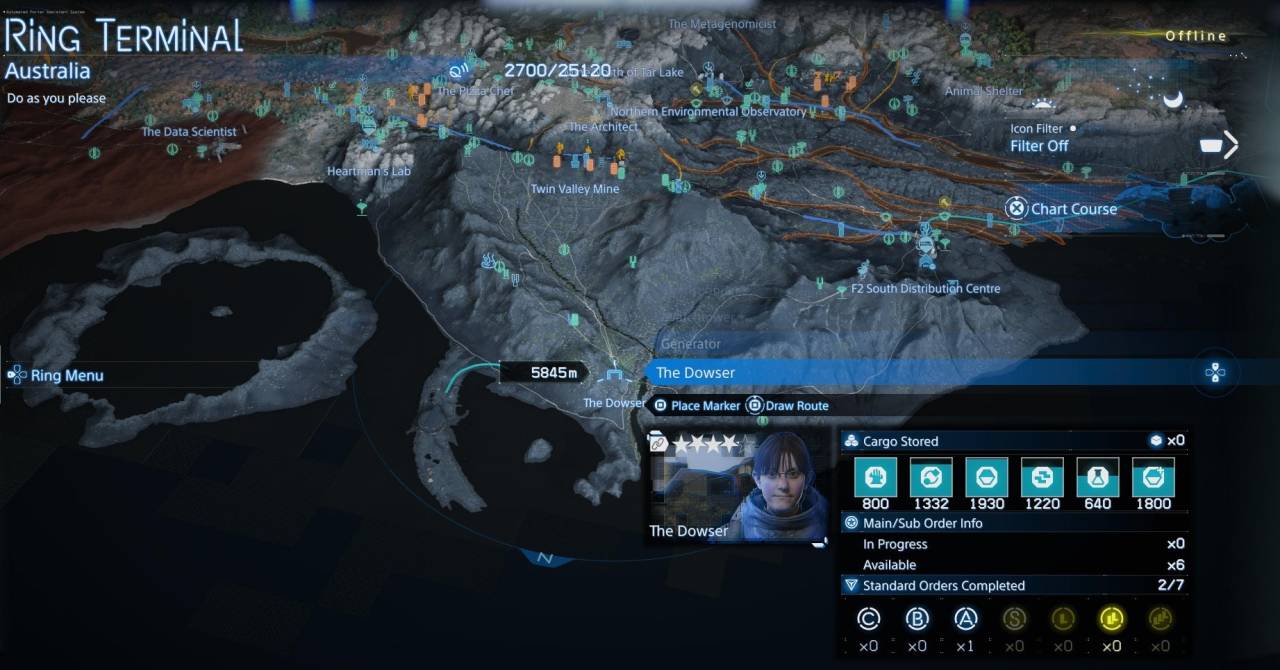Choose the Twin Valley Mine map label
1280x670 pixels.
(x=575, y=189)
